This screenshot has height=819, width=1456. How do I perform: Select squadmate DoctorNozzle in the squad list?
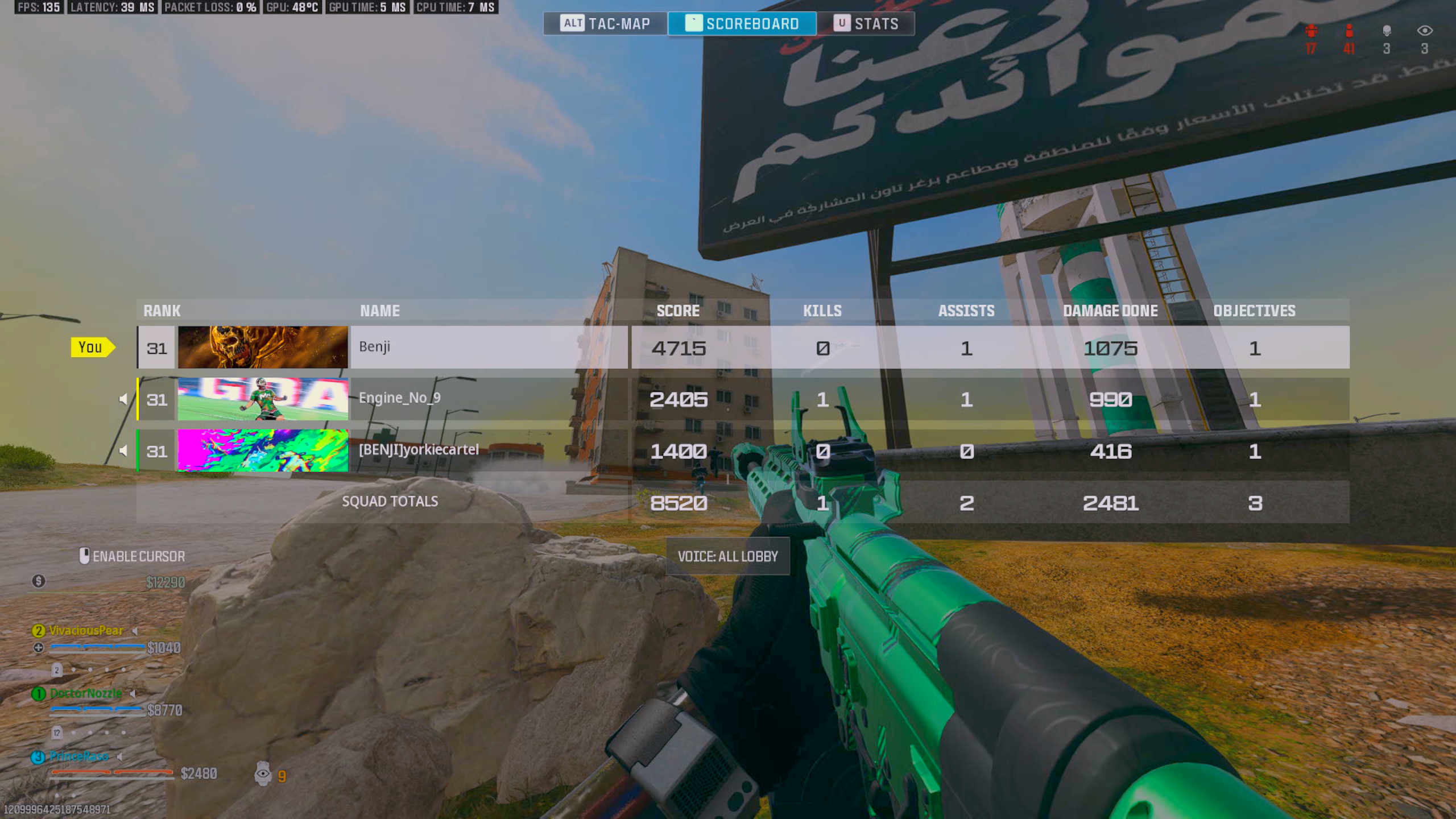[85, 693]
